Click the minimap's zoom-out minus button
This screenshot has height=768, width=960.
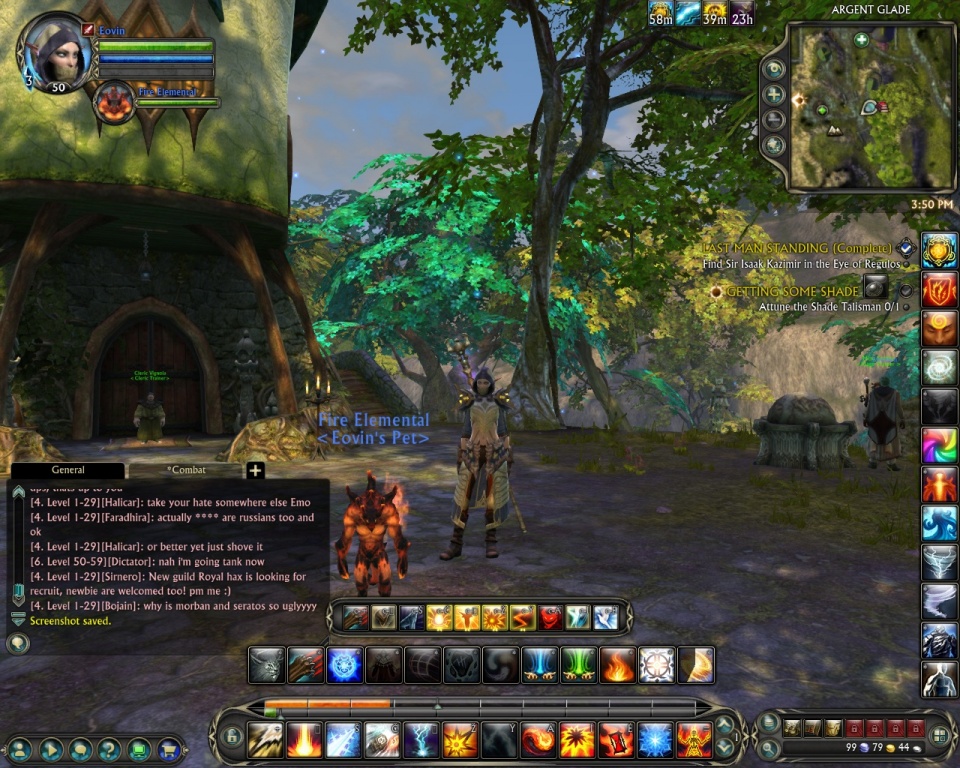[774, 120]
